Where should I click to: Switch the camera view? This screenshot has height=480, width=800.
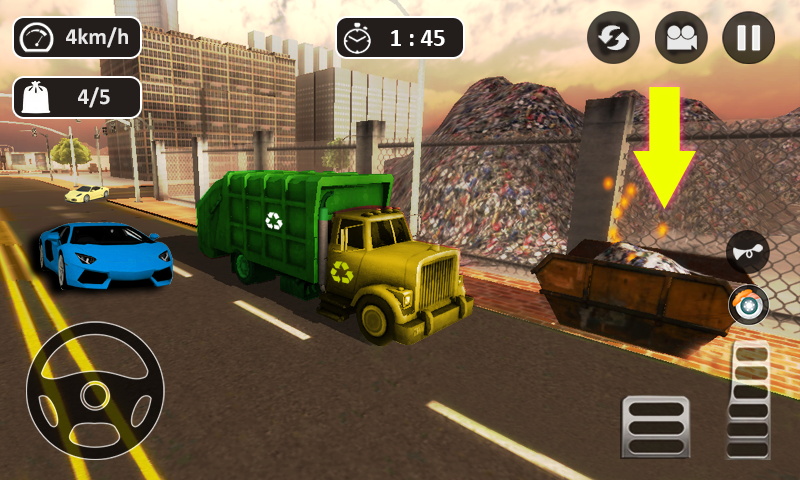click(681, 38)
